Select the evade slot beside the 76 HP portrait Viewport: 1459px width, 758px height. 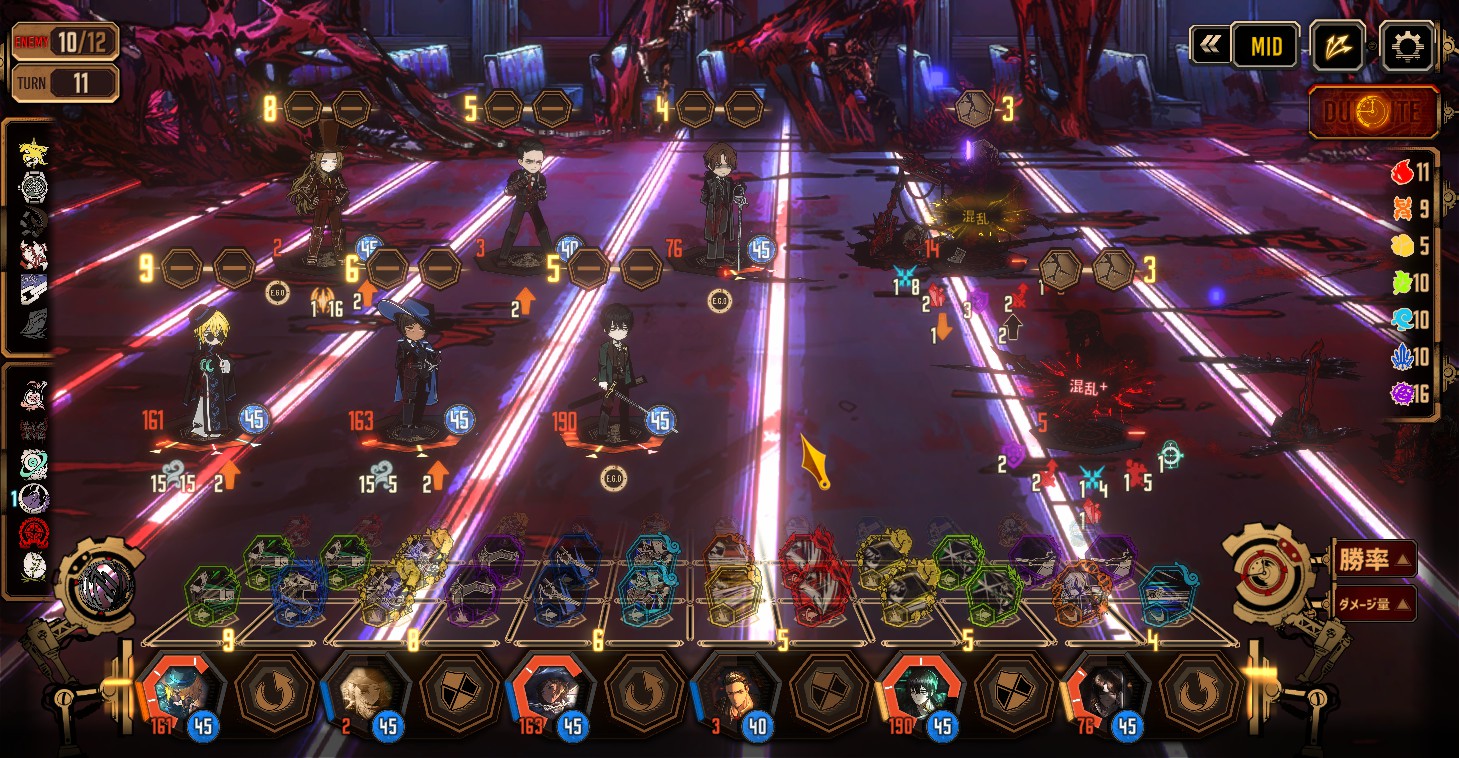pyautogui.click(x=1200, y=692)
